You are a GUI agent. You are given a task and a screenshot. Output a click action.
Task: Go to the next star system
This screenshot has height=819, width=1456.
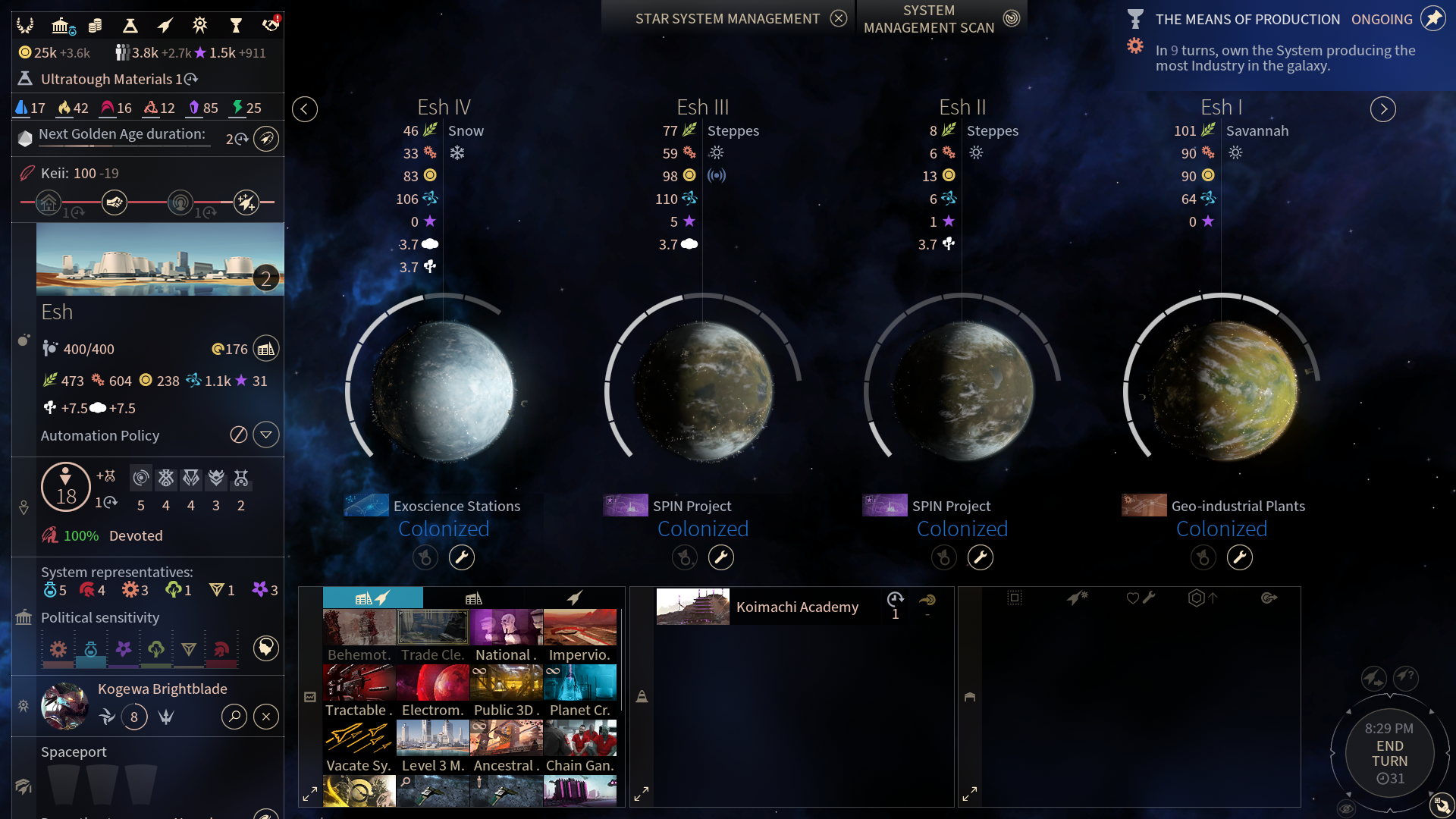click(x=1383, y=109)
